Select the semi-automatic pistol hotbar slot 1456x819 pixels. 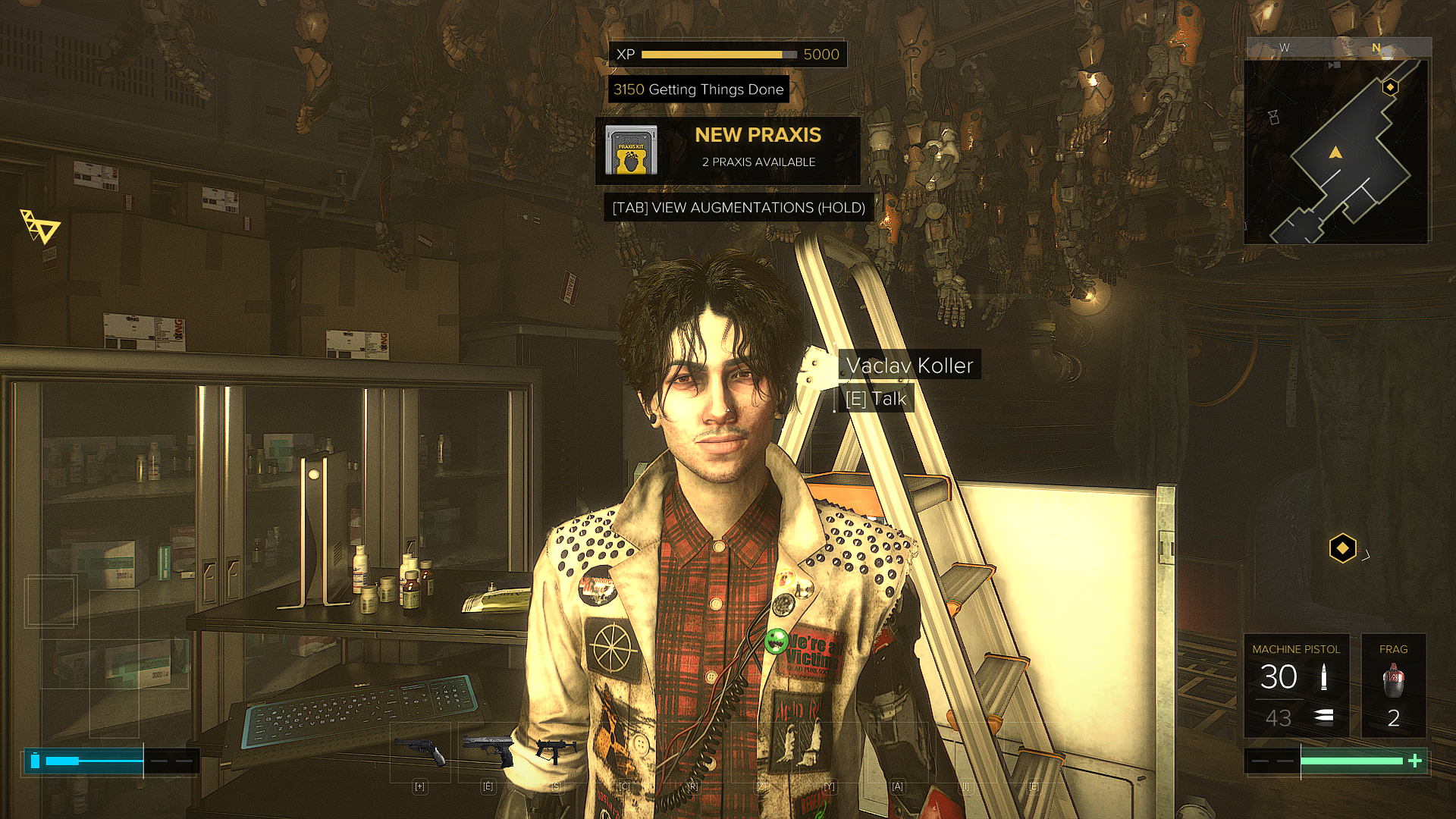[488, 750]
